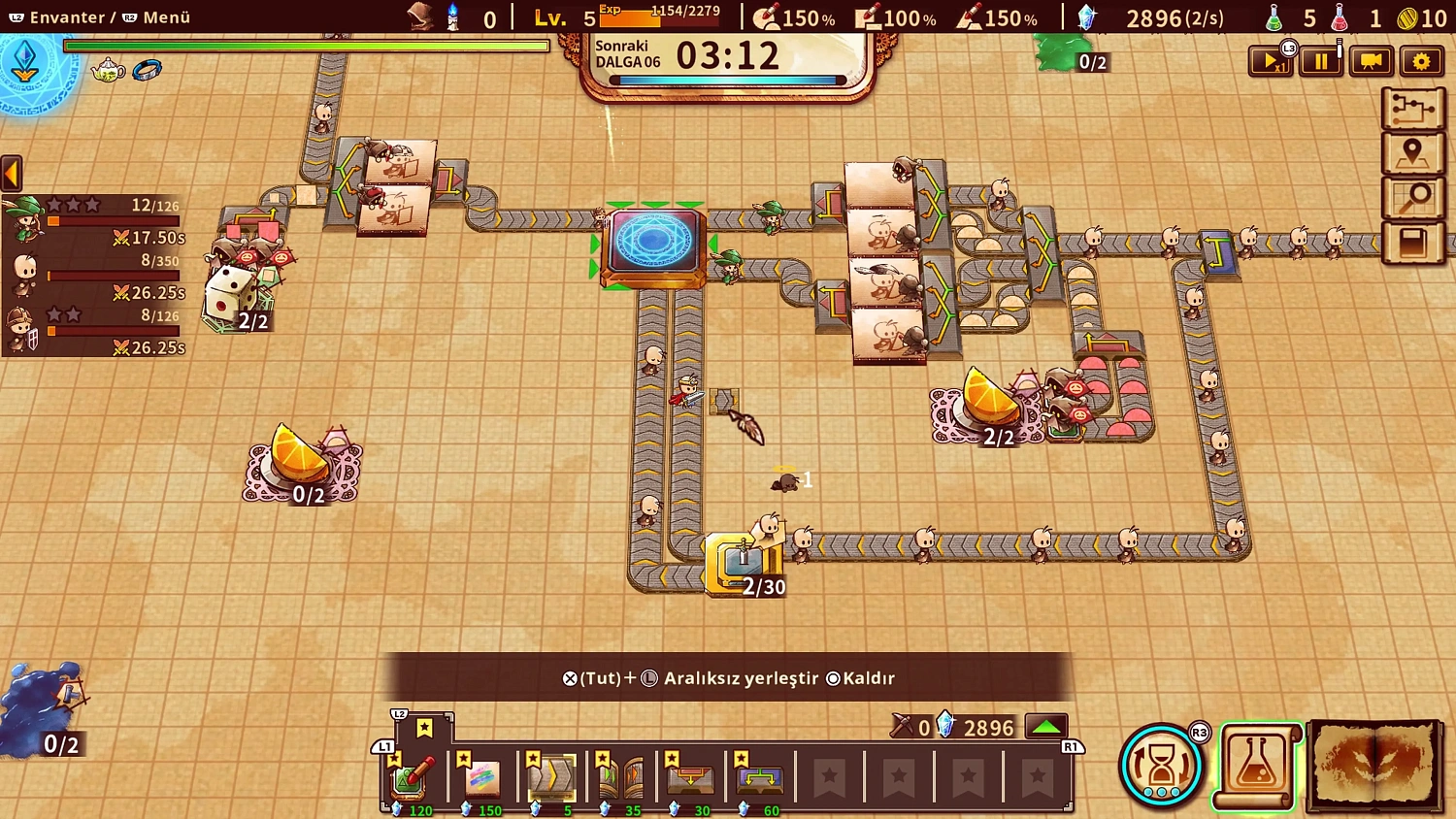Open the map locator icon in the sidebar
1456x819 pixels.
click(x=1414, y=152)
